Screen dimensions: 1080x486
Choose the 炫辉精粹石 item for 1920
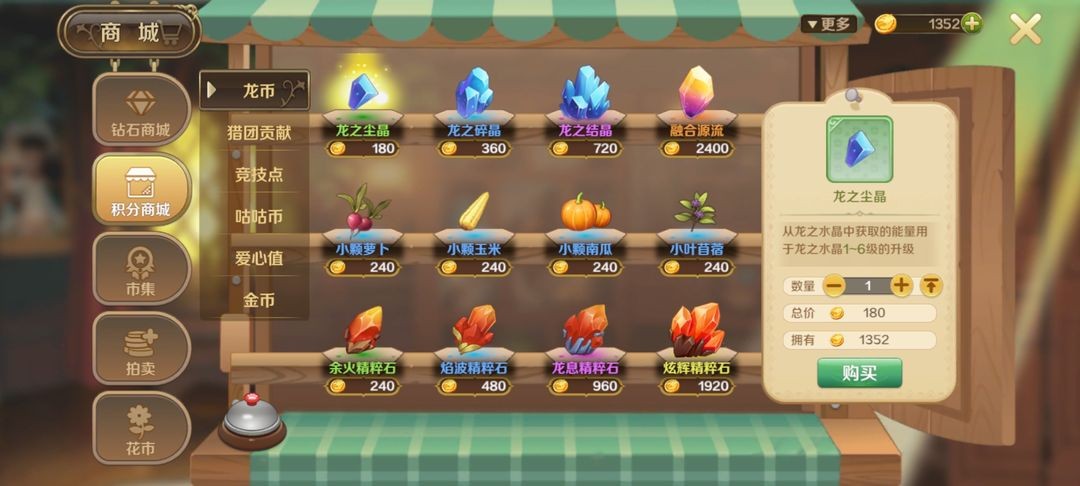coord(697,333)
